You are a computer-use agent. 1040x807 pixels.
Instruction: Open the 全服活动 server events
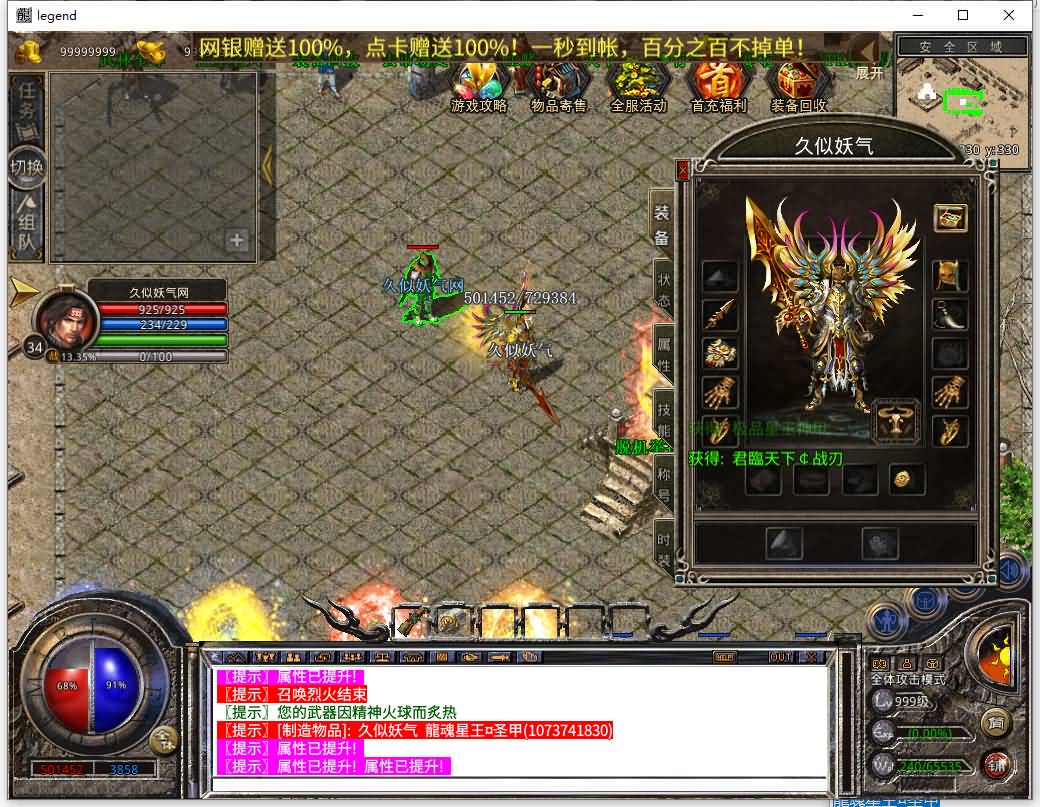click(638, 84)
